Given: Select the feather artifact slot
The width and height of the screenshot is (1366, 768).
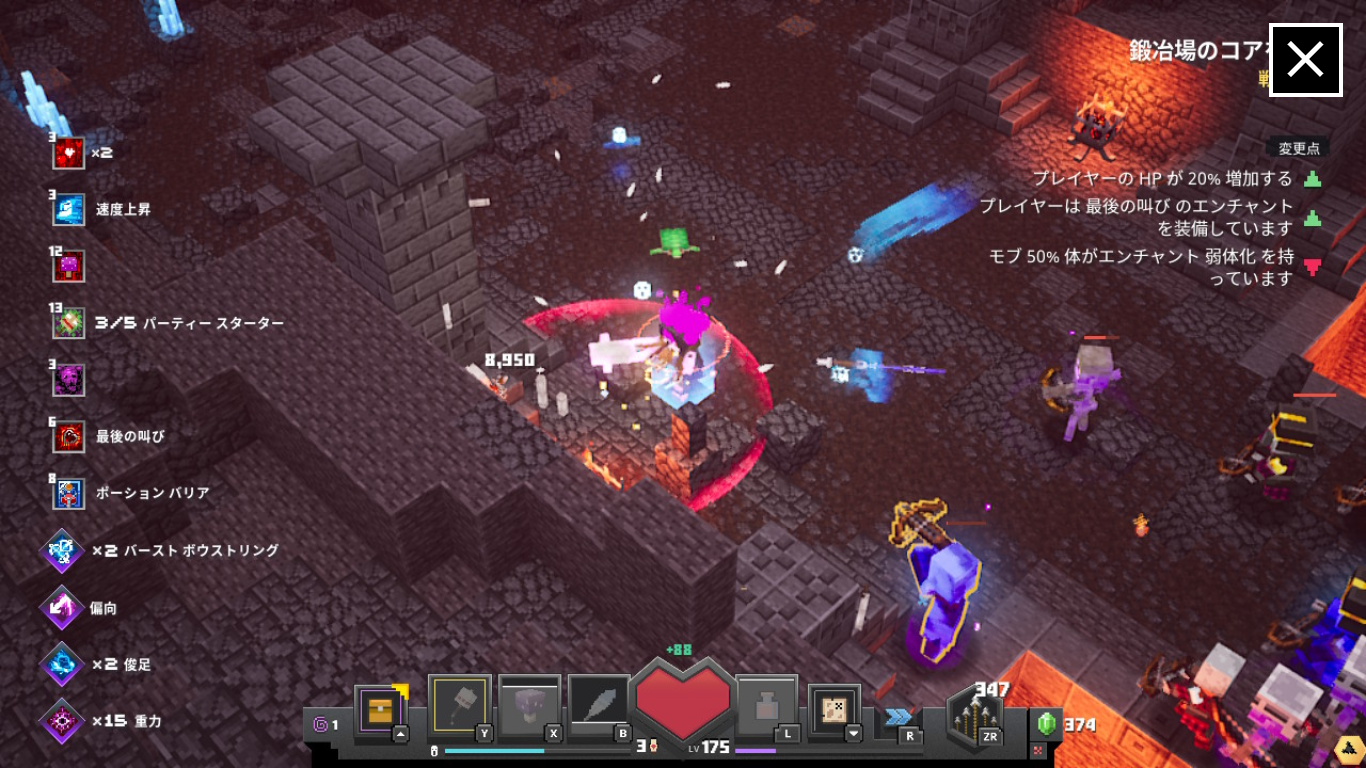Looking at the screenshot, I should coord(598,707).
